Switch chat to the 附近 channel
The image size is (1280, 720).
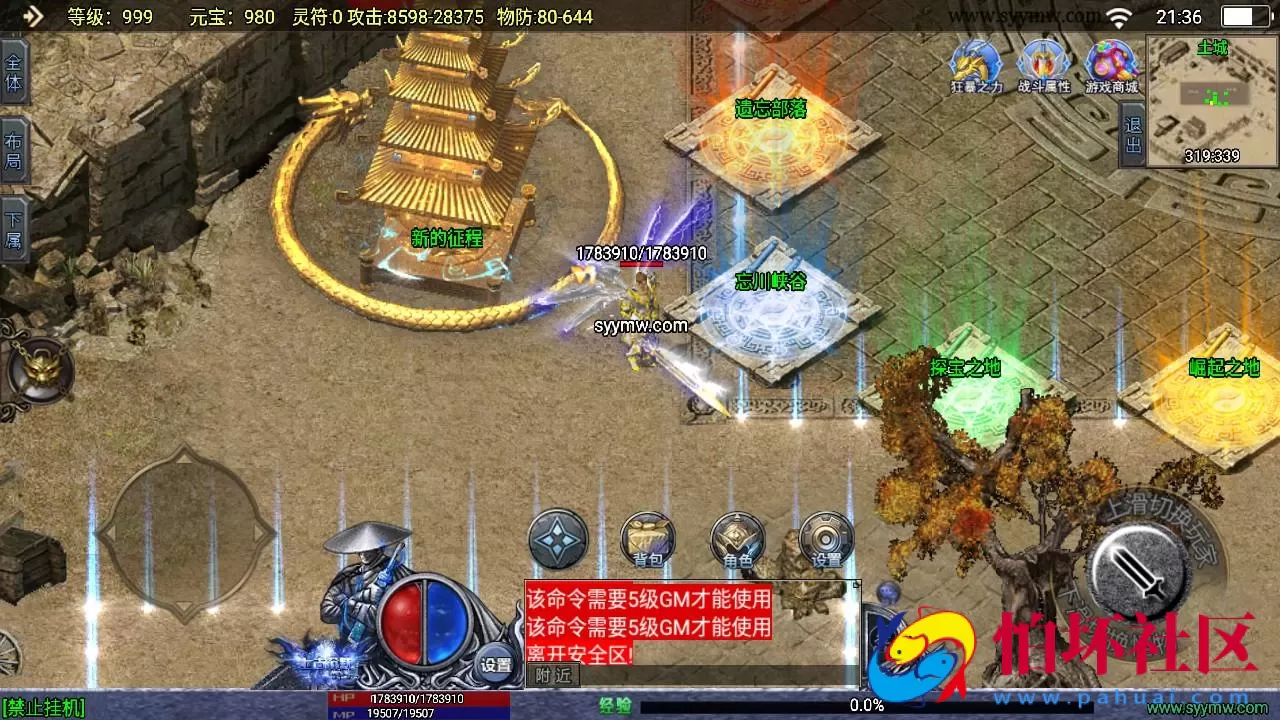(553, 676)
